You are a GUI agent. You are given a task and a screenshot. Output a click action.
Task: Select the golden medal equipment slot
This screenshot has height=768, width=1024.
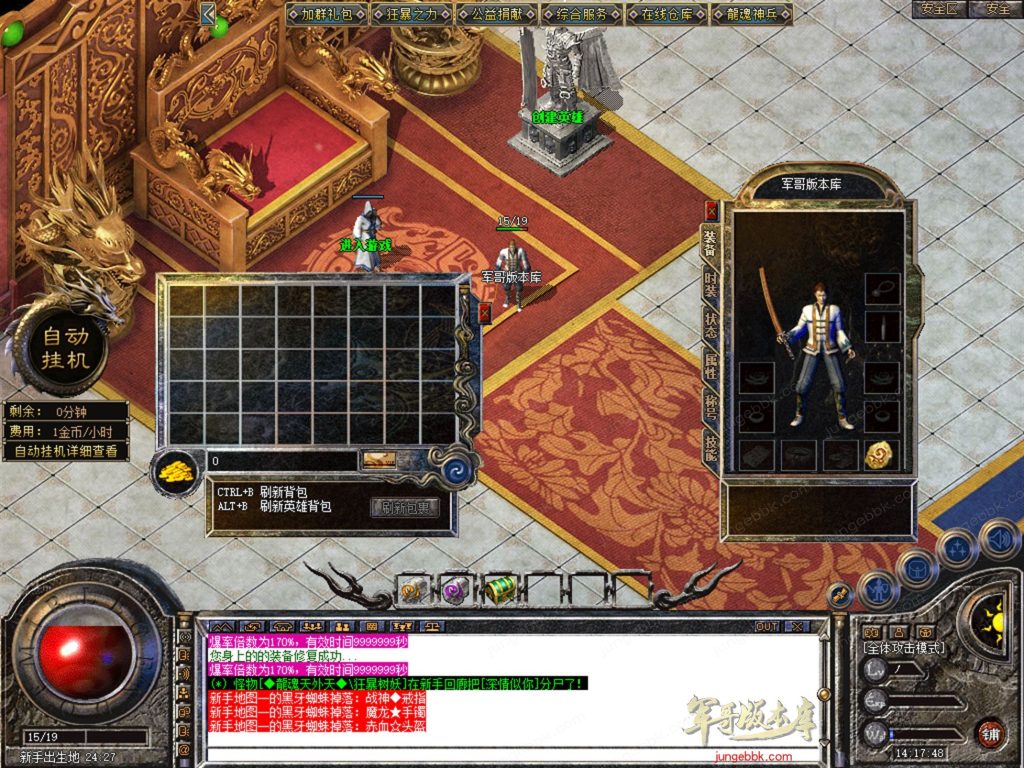[x=882, y=455]
